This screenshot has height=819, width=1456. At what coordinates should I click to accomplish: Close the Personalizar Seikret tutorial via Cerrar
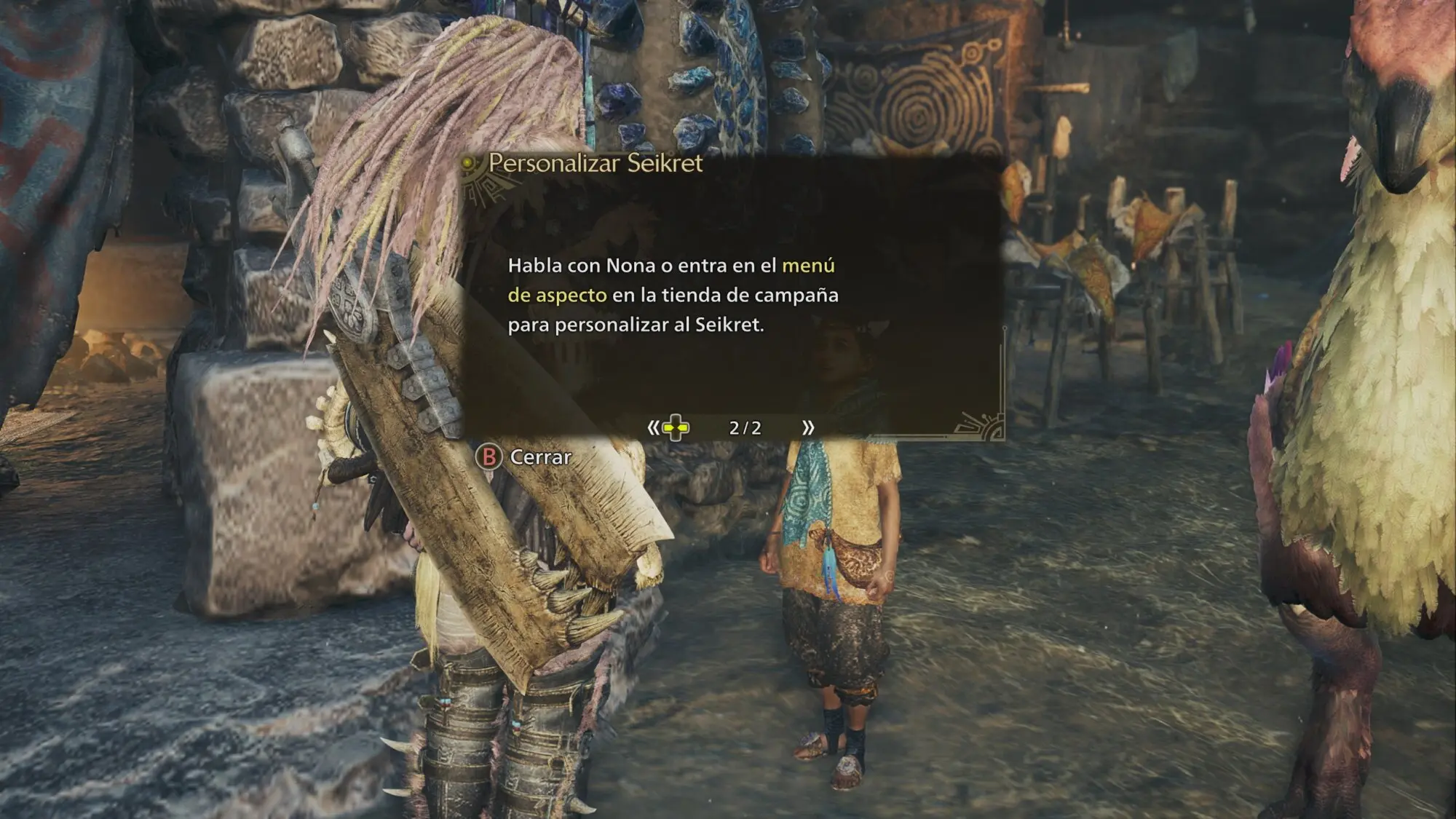click(524, 457)
